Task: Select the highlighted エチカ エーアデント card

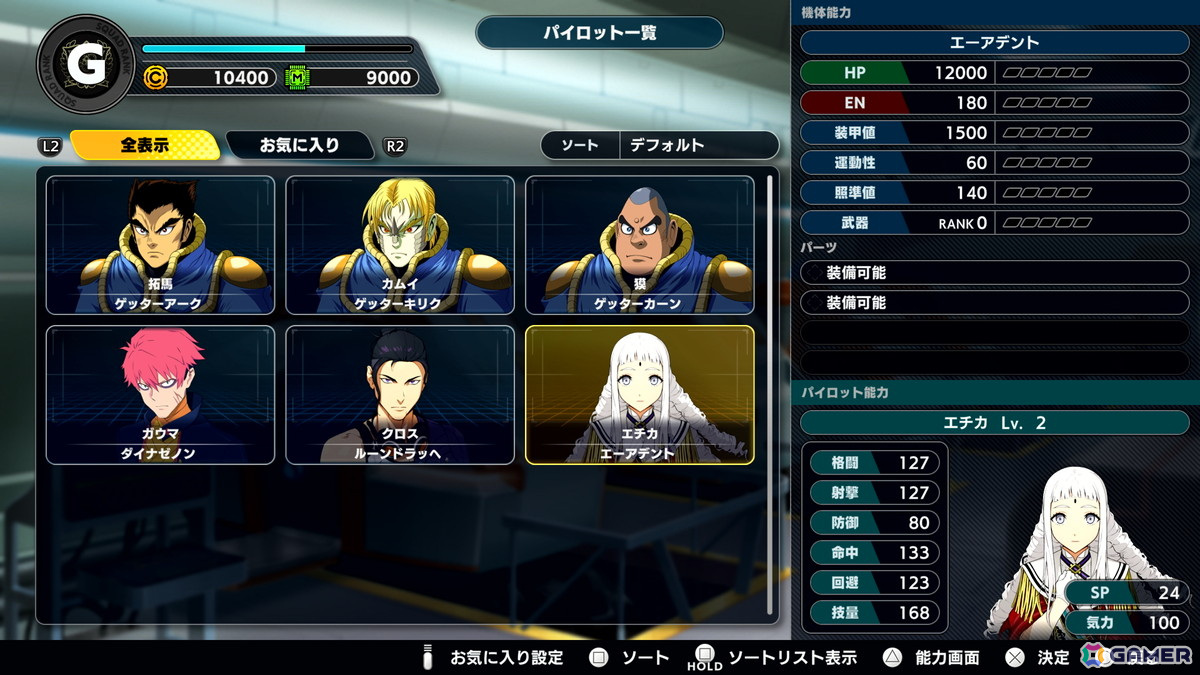Action: point(640,395)
